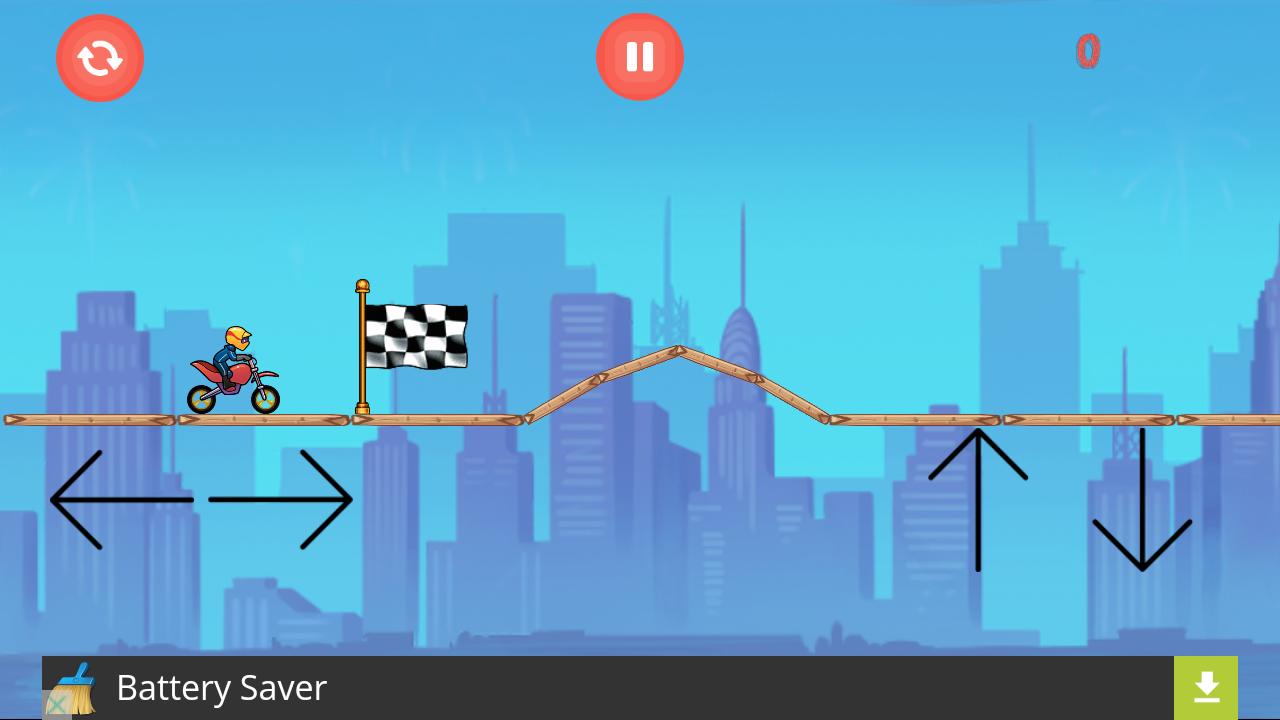
Task: Tap the restart button circle
Action: [100, 57]
